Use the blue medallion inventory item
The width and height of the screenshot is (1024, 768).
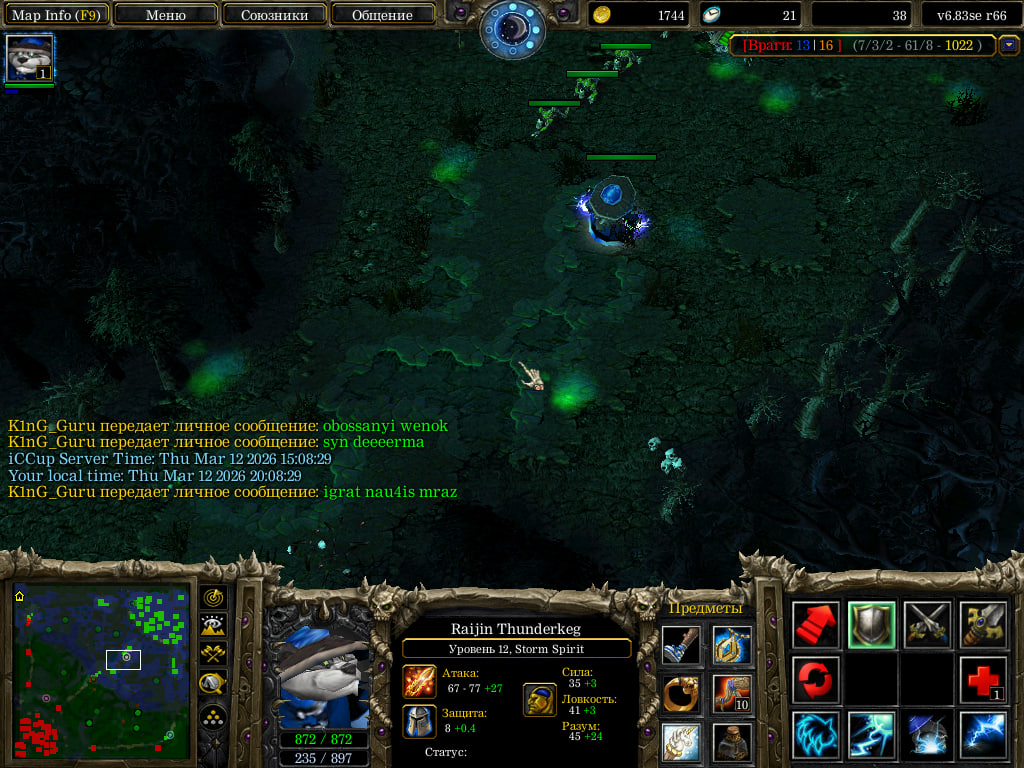click(x=732, y=645)
